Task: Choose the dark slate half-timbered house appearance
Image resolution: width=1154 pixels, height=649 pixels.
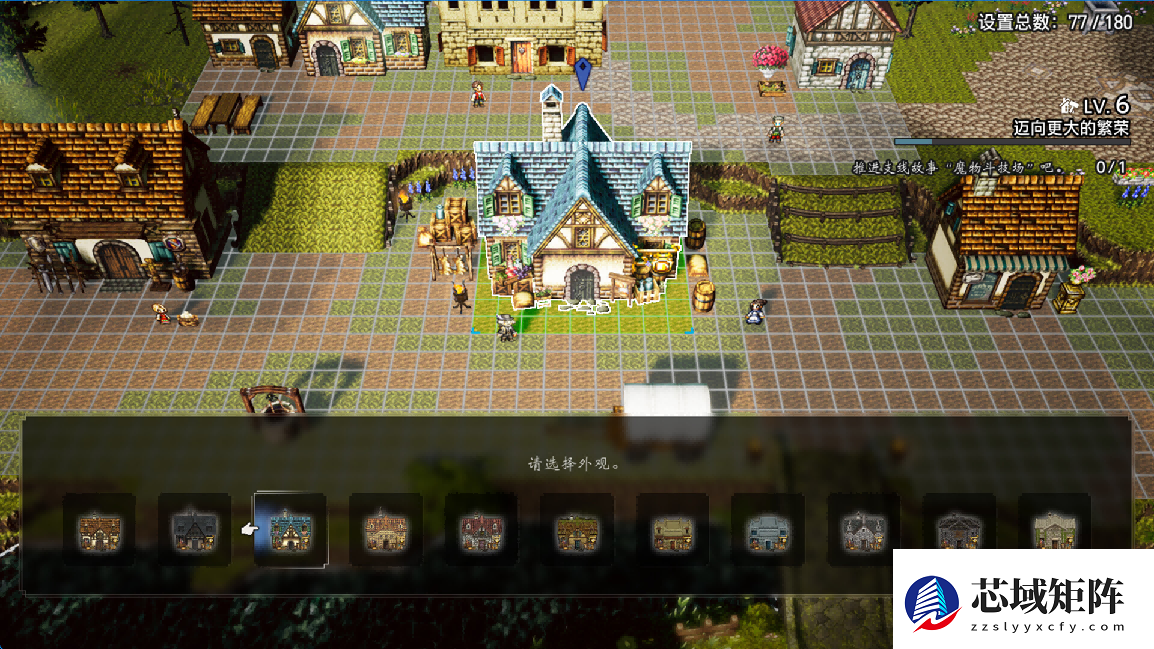Action: tap(195, 530)
